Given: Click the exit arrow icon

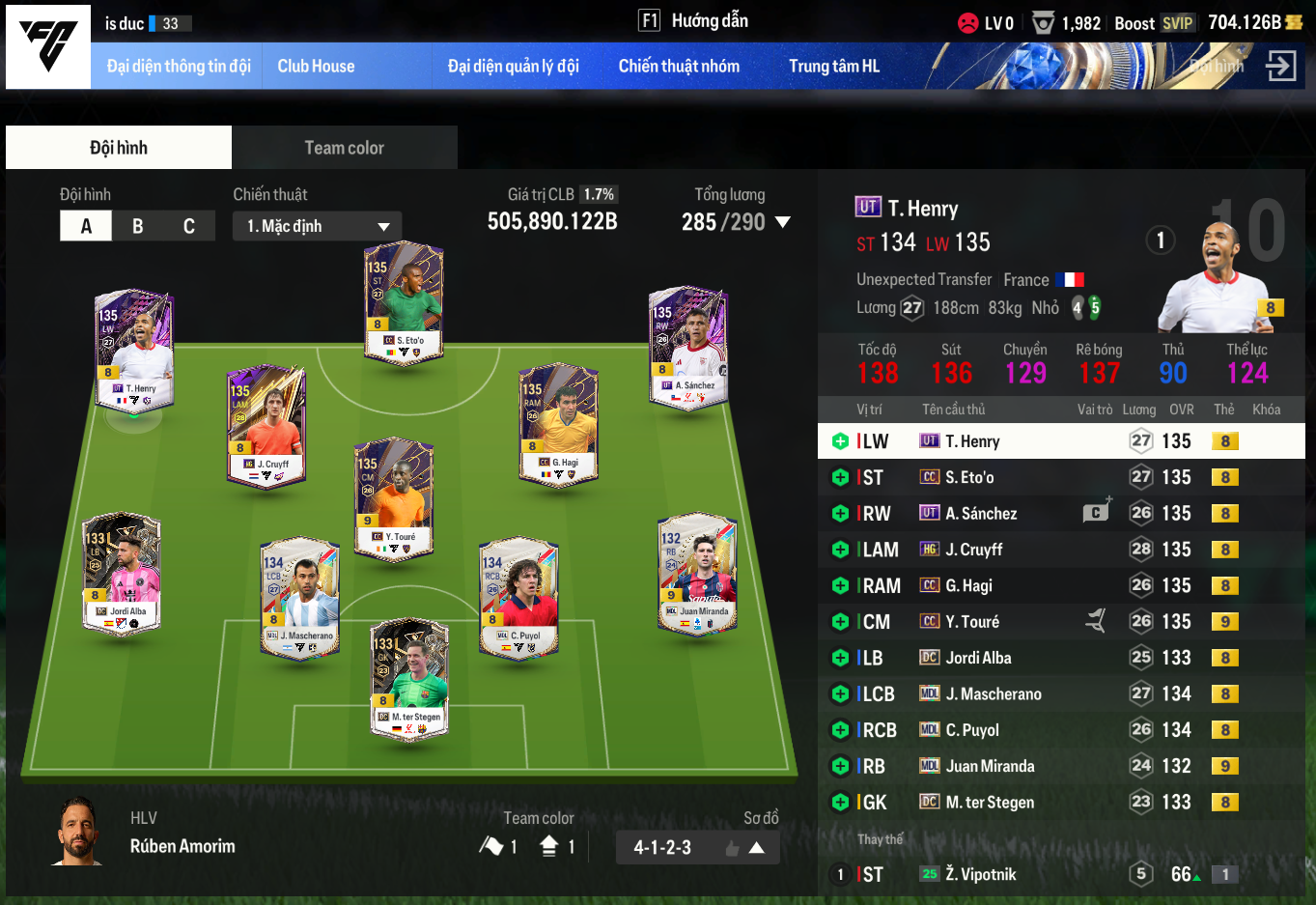Looking at the screenshot, I should pyautogui.click(x=1280, y=67).
